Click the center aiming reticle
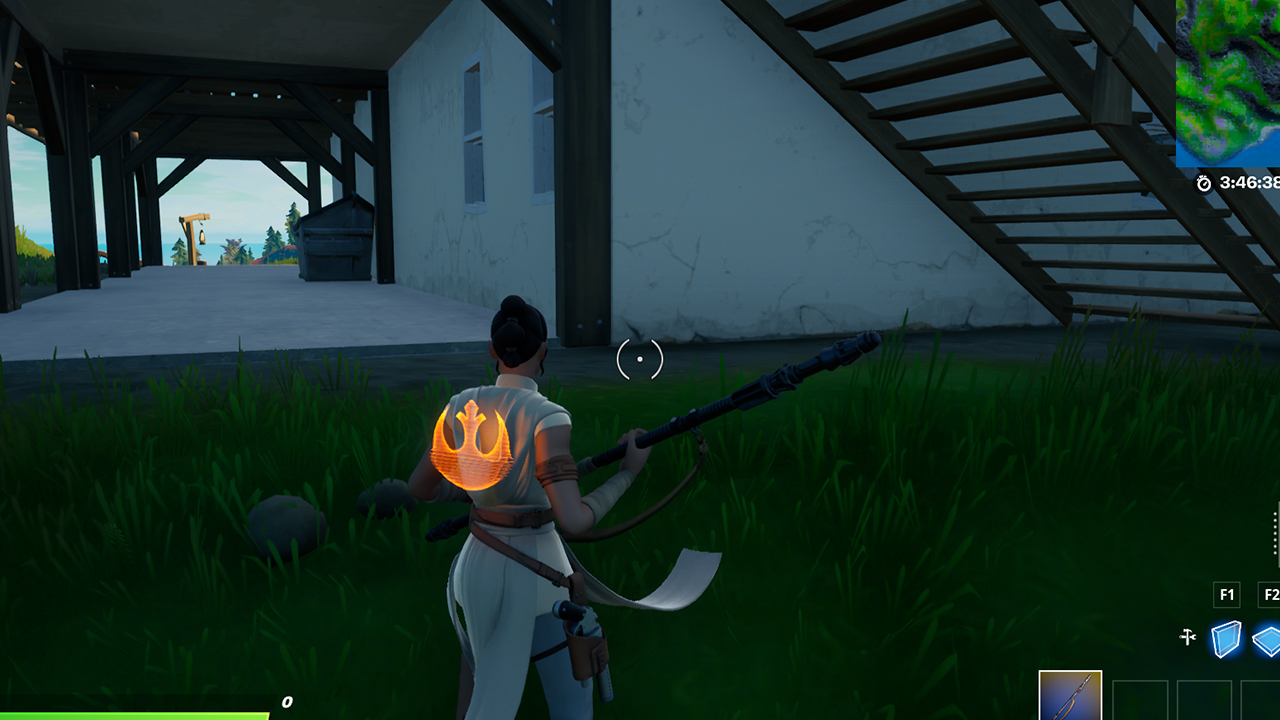Viewport: 1280px width, 720px height. click(x=640, y=360)
